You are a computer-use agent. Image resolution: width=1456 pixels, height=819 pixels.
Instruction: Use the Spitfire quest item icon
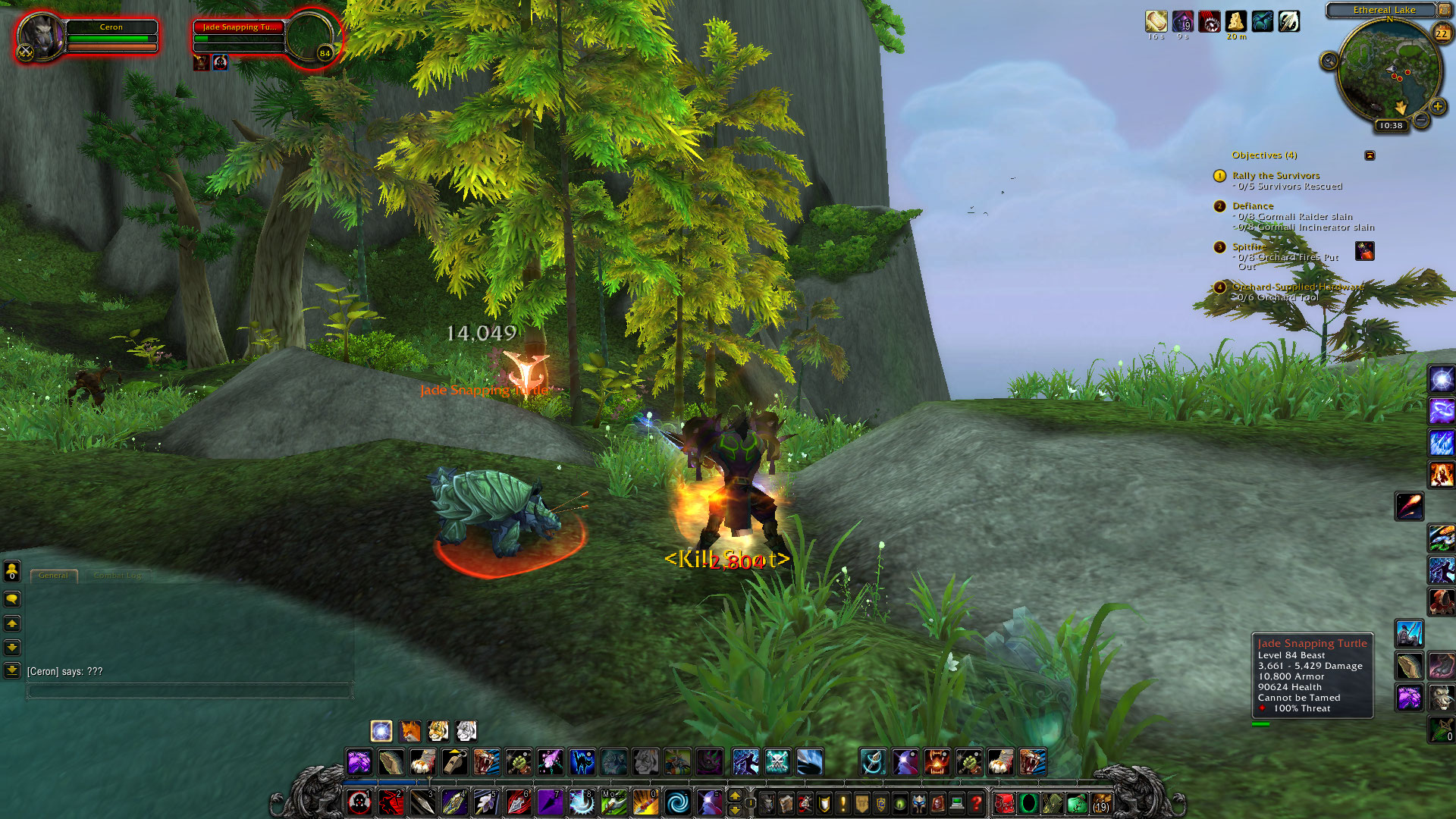tap(1364, 251)
